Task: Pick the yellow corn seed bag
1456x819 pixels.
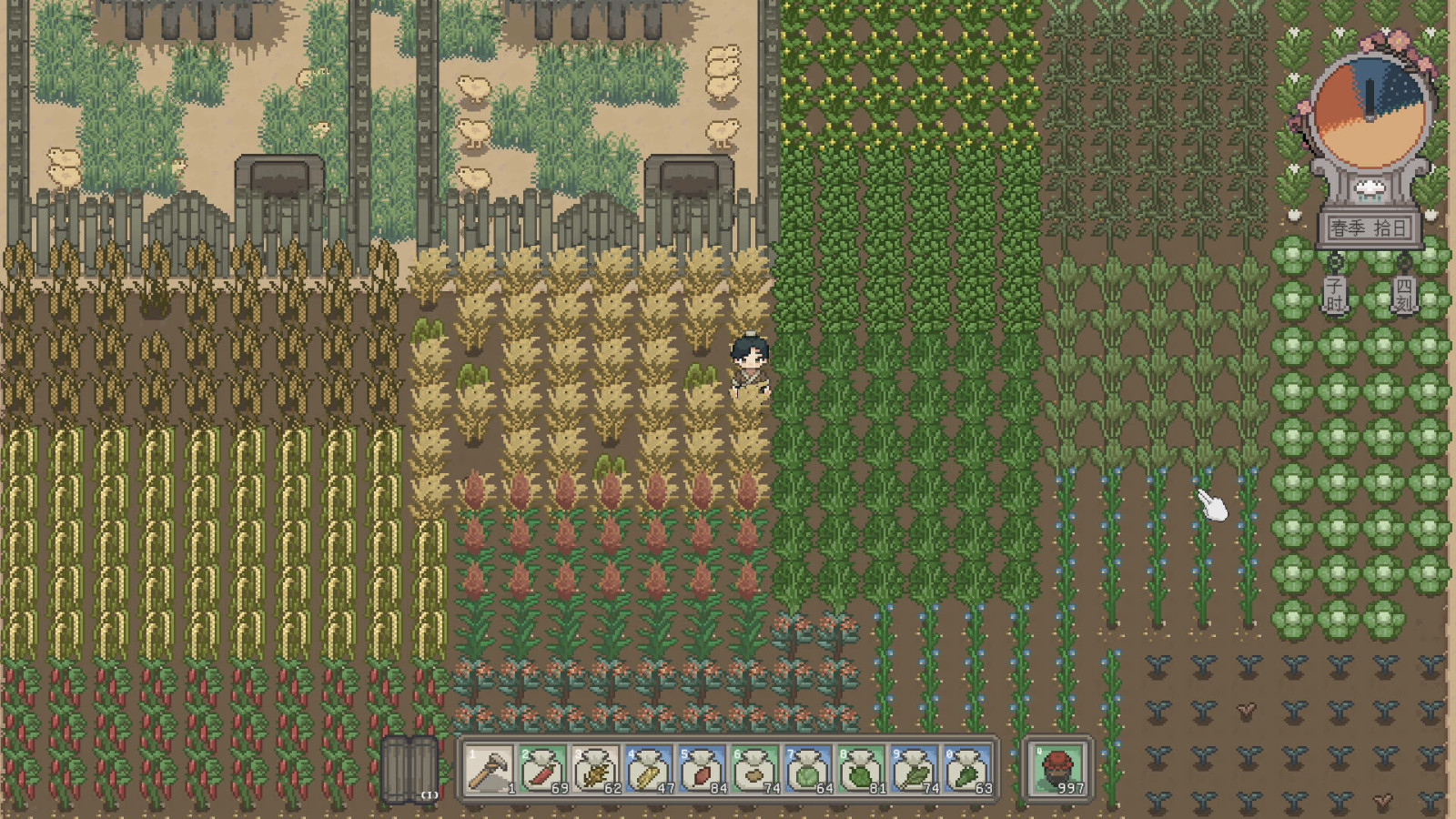Action: click(649, 769)
